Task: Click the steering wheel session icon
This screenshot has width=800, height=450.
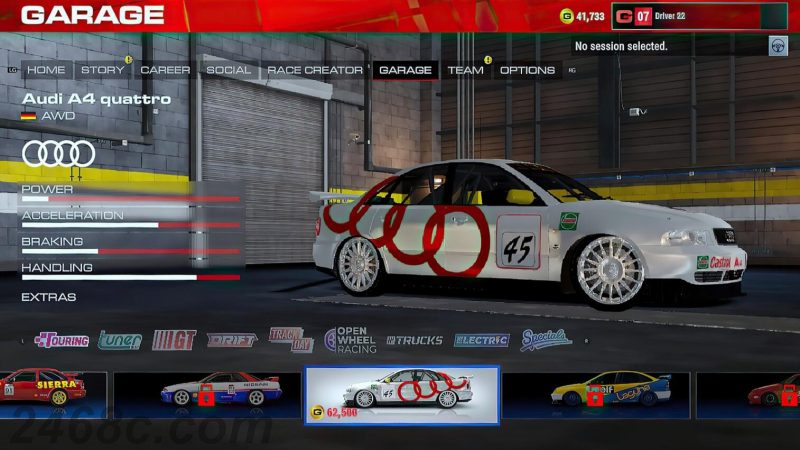Action: pyautogui.click(x=776, y=46)
